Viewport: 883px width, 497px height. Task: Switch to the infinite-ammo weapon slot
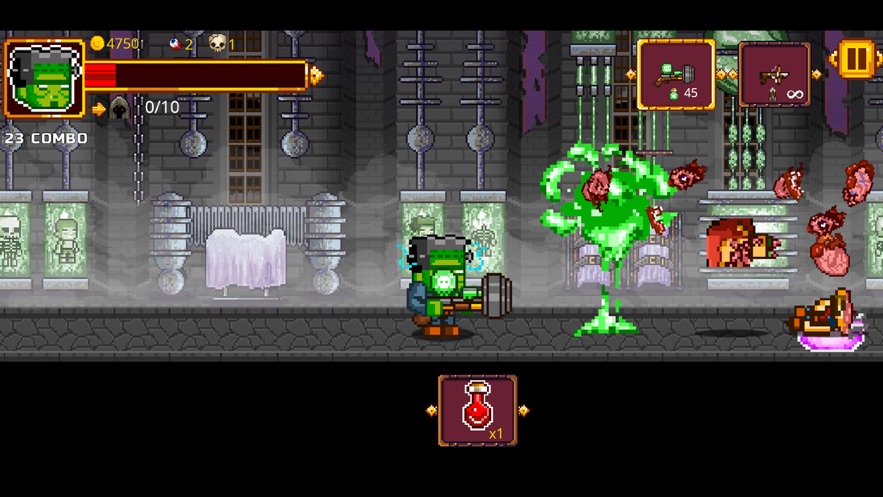click(774, 75)
